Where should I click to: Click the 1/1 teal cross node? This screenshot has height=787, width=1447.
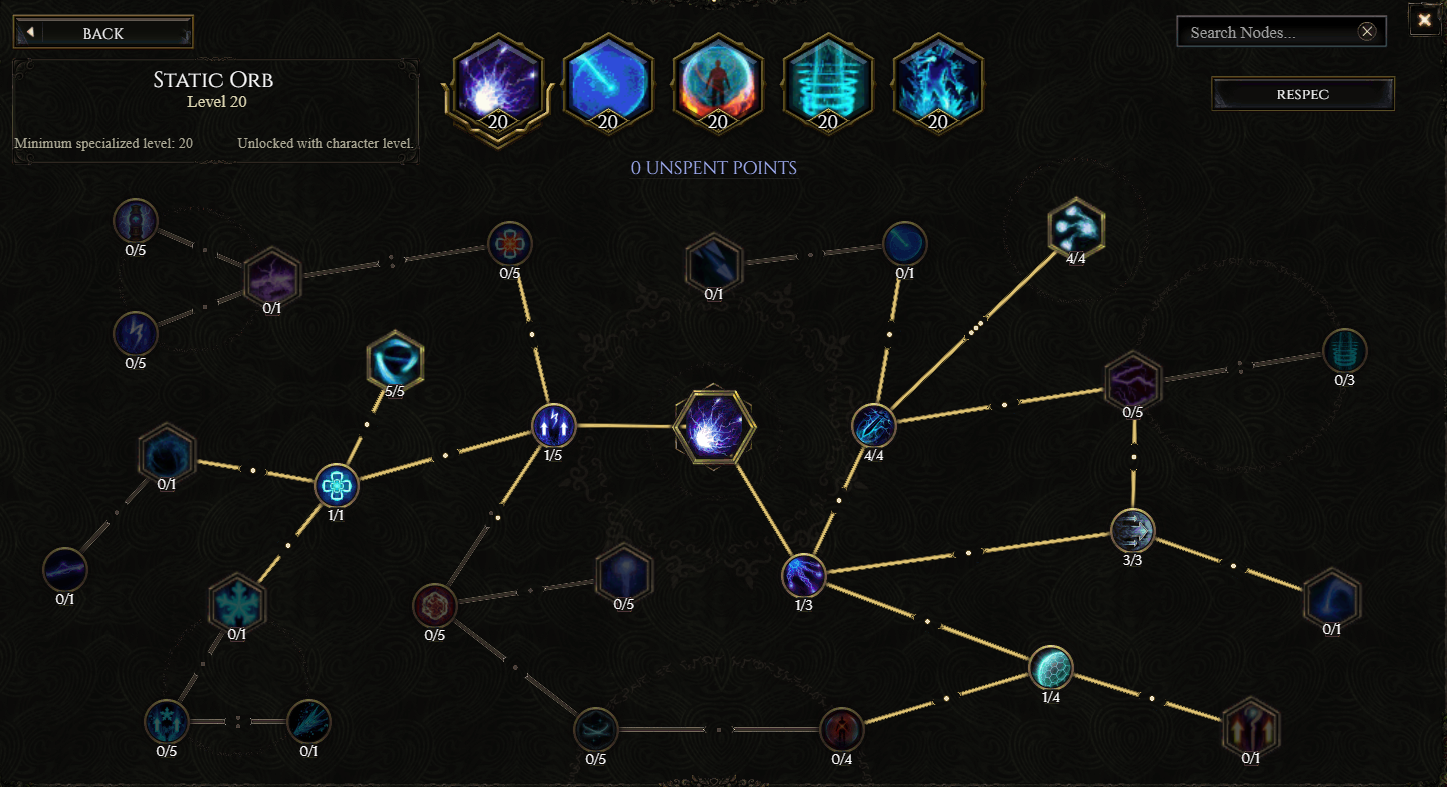[x=336, y=487]
